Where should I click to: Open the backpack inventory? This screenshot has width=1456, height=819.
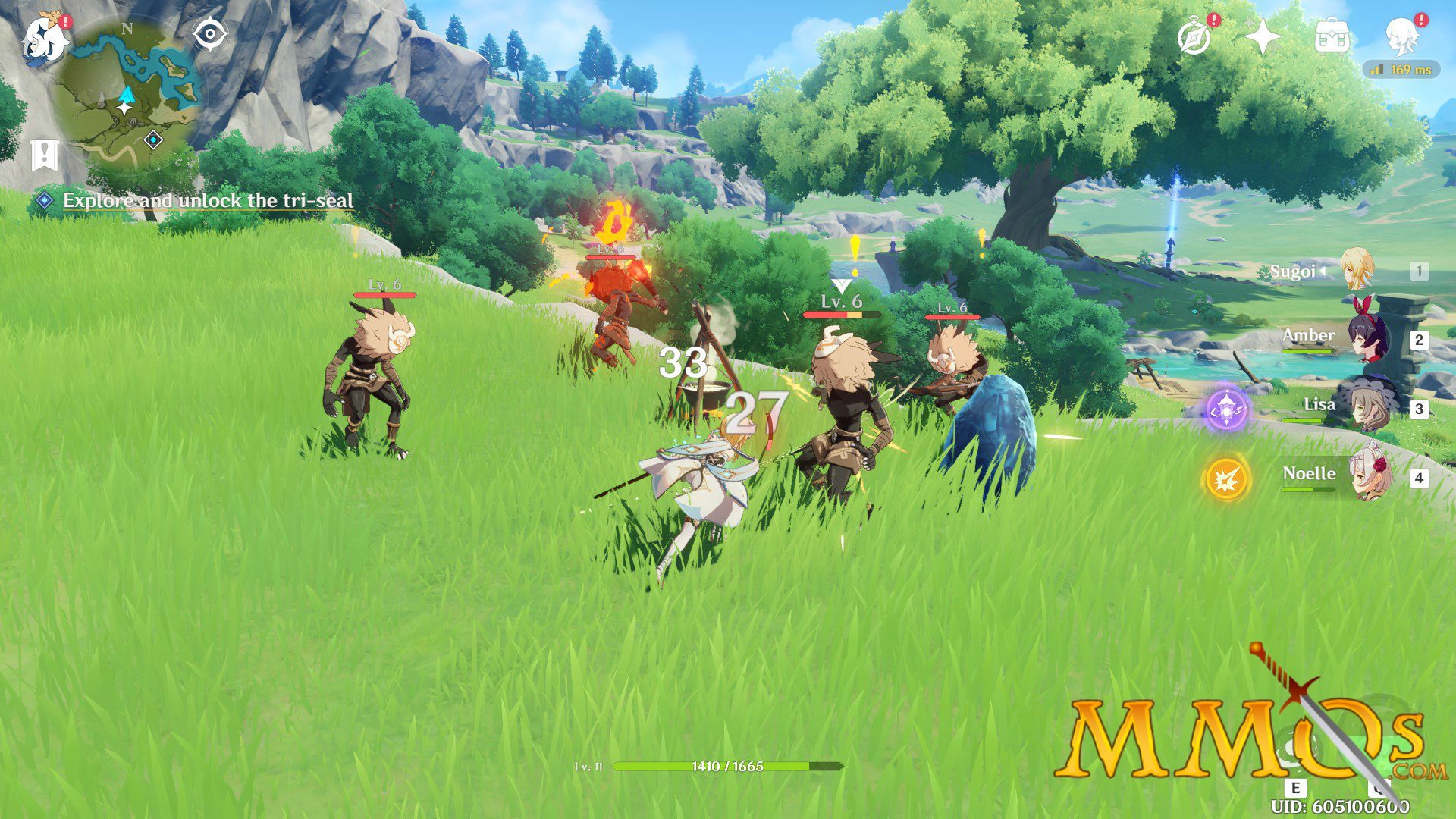1331,37
